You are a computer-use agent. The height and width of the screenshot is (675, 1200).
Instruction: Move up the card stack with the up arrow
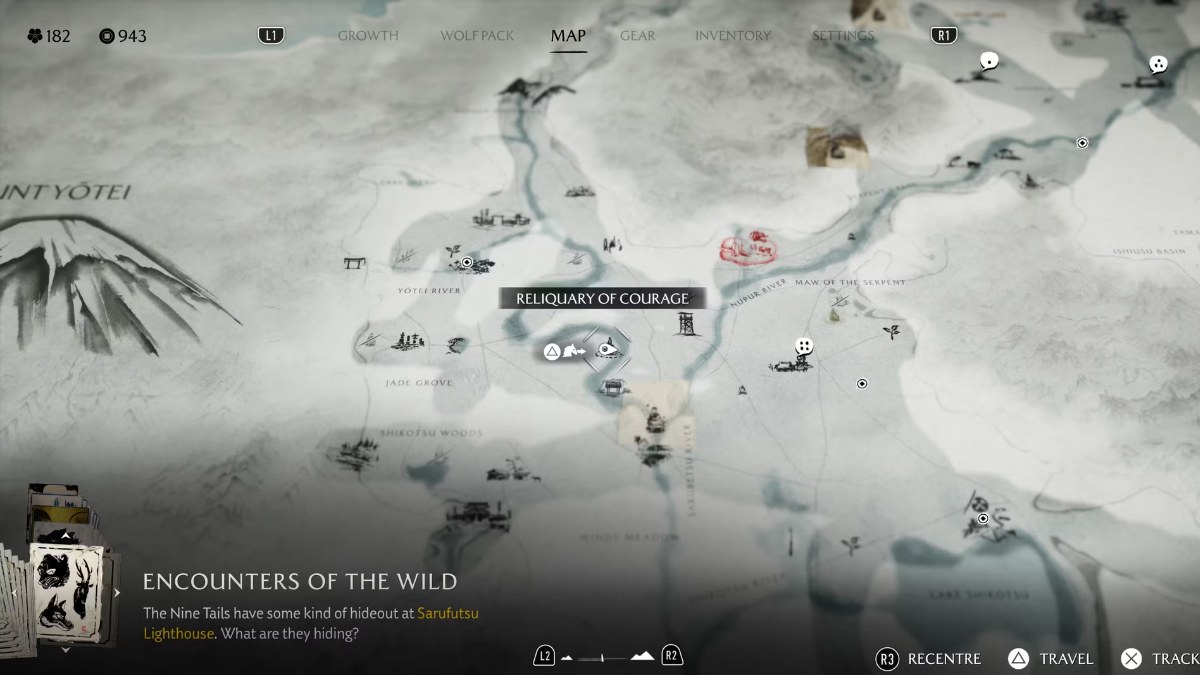[65, 536]
